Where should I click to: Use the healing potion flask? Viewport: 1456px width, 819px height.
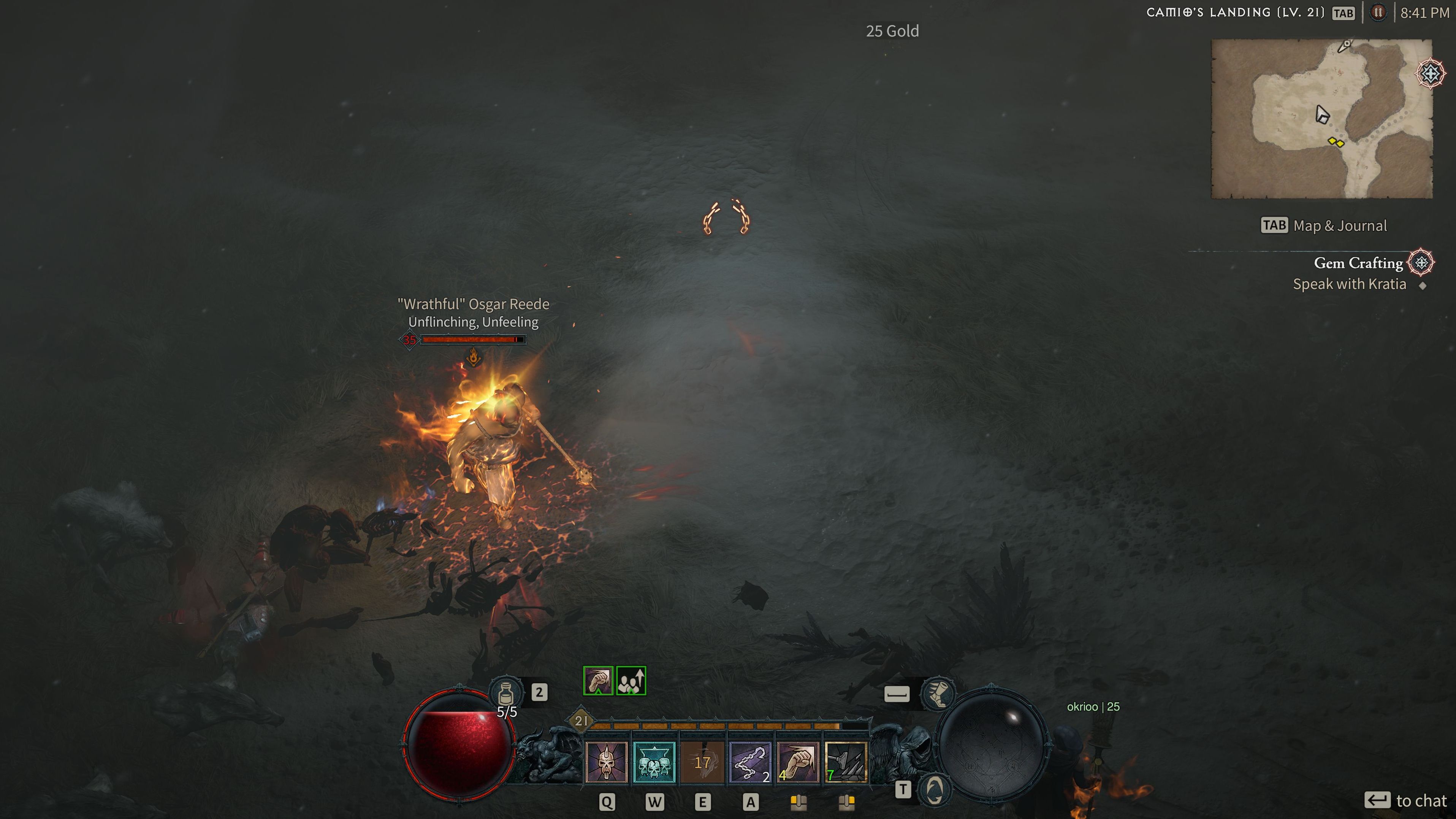(507, 693)
